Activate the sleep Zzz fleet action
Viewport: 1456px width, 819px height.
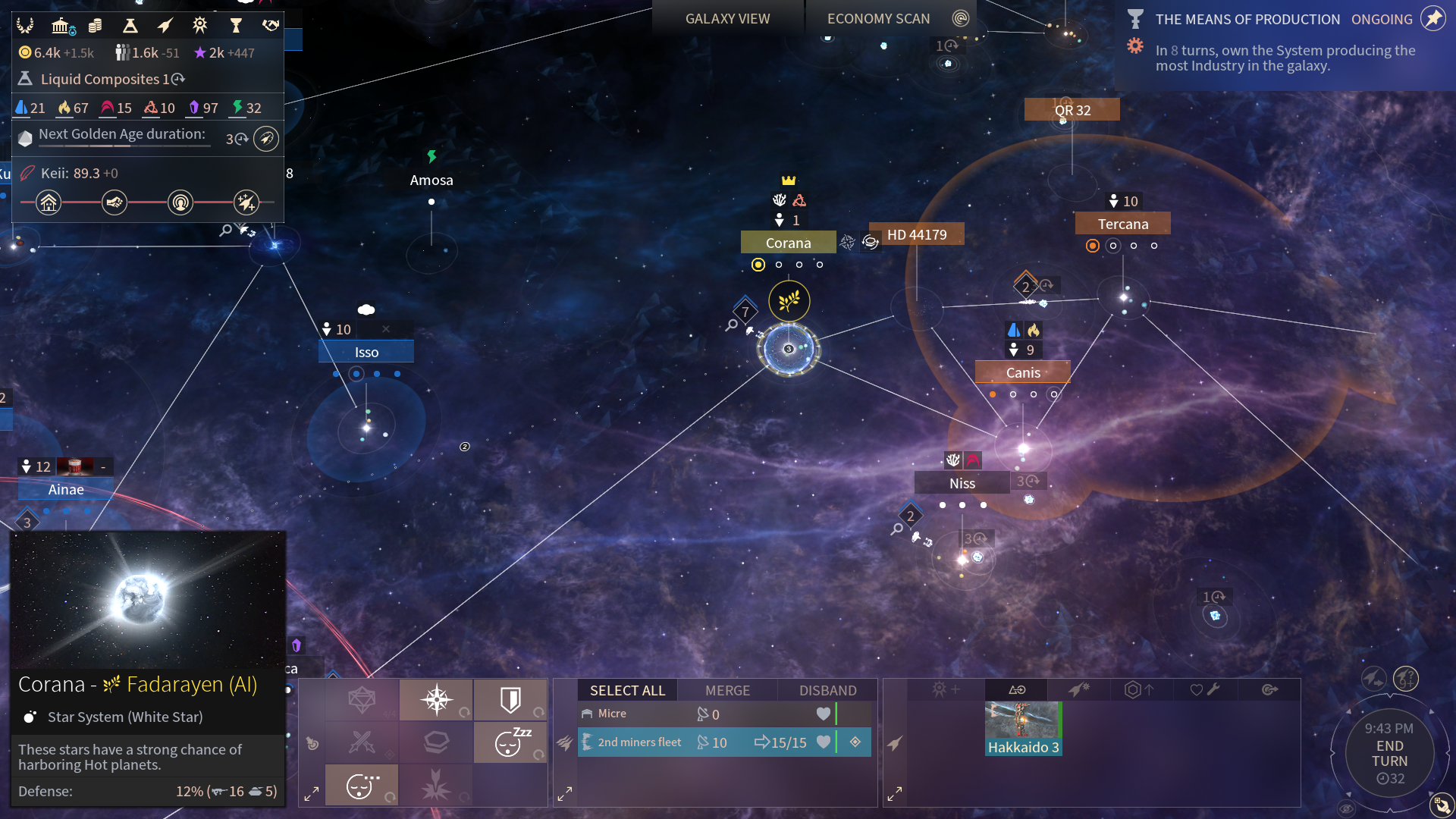coord(510,742)
